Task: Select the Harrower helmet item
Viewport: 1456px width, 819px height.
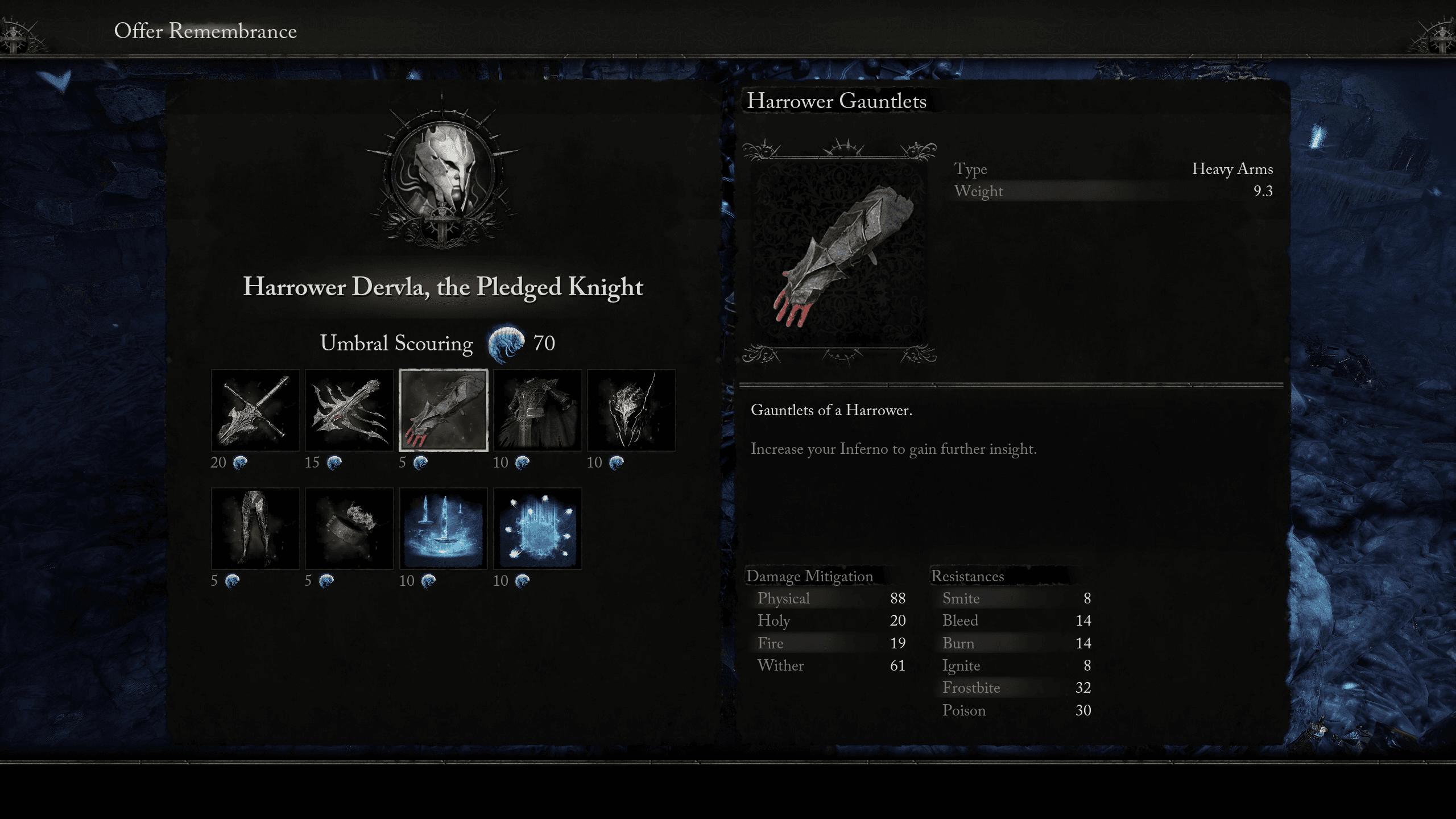Action: click(x=631, y=409)
